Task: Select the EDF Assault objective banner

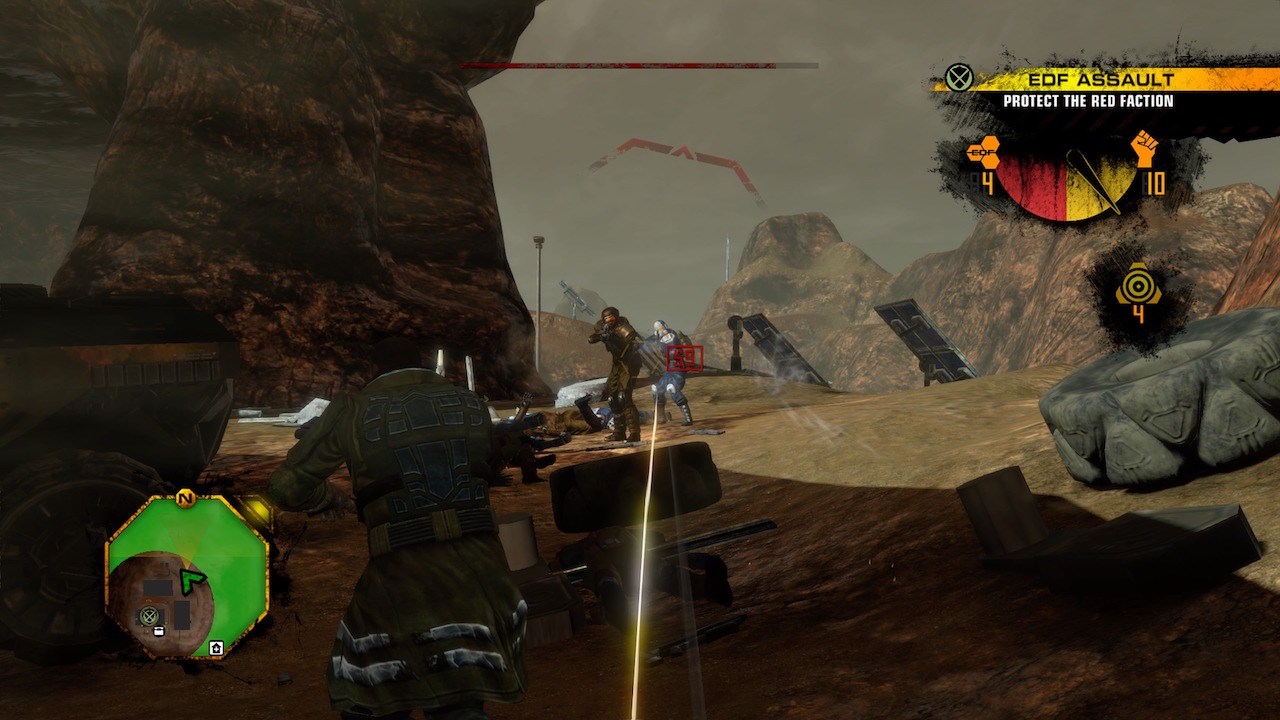Action: 1088,80
